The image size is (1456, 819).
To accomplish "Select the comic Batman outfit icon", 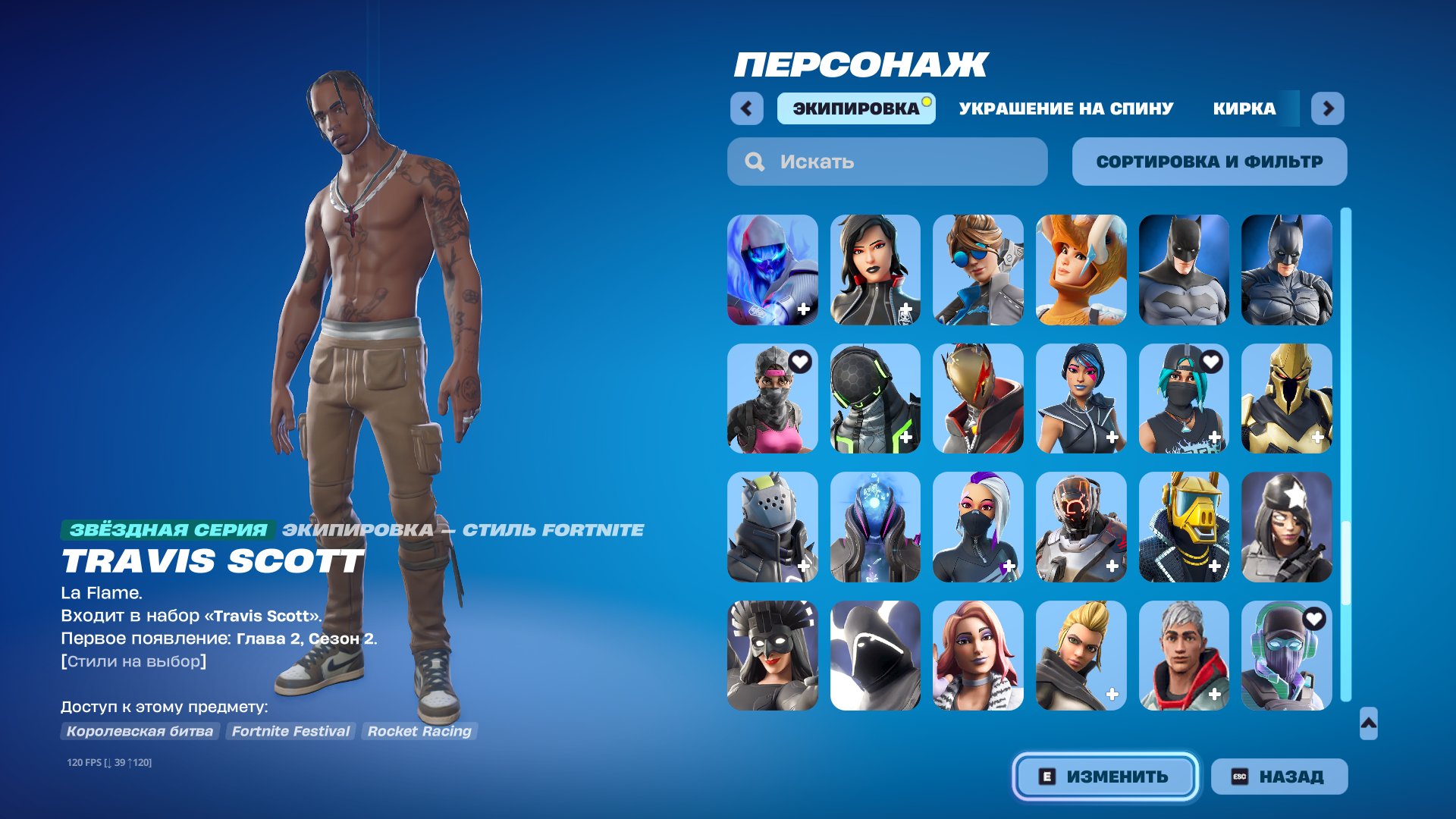I will click(1184, 269).
